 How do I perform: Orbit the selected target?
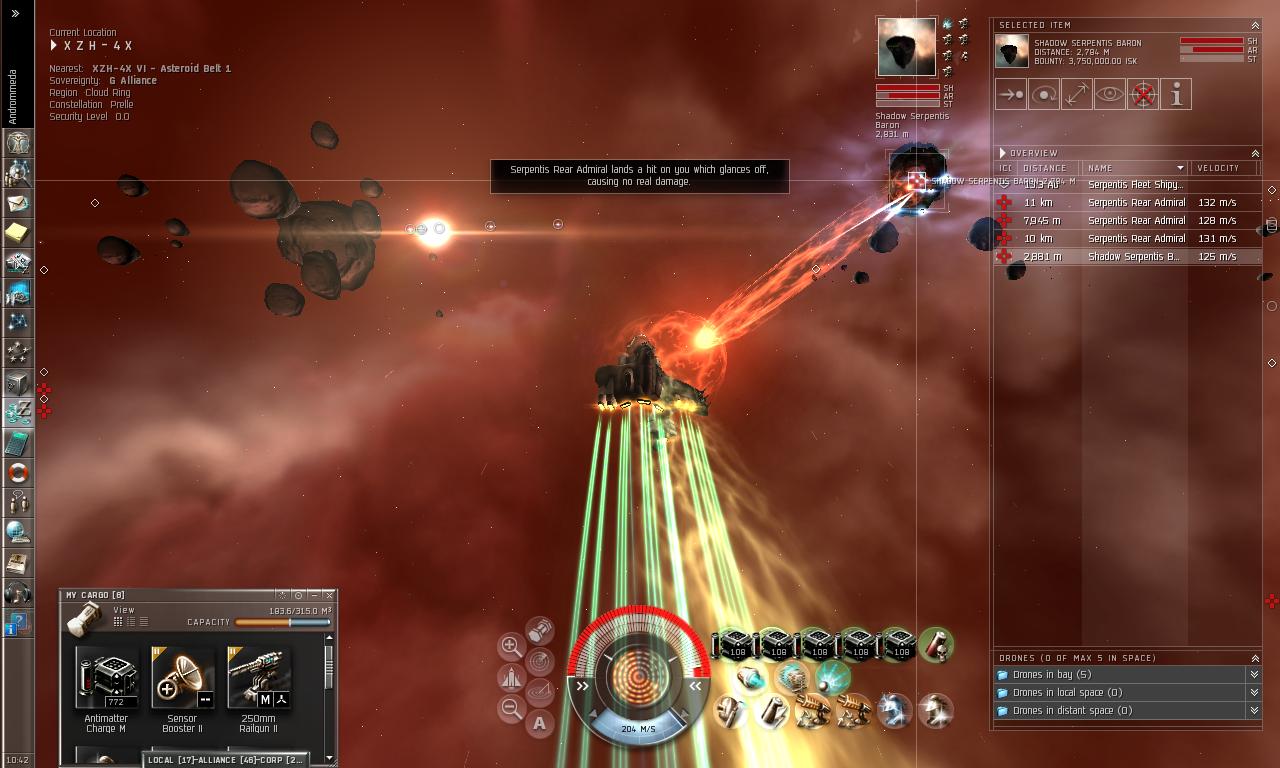[1044, 94]
